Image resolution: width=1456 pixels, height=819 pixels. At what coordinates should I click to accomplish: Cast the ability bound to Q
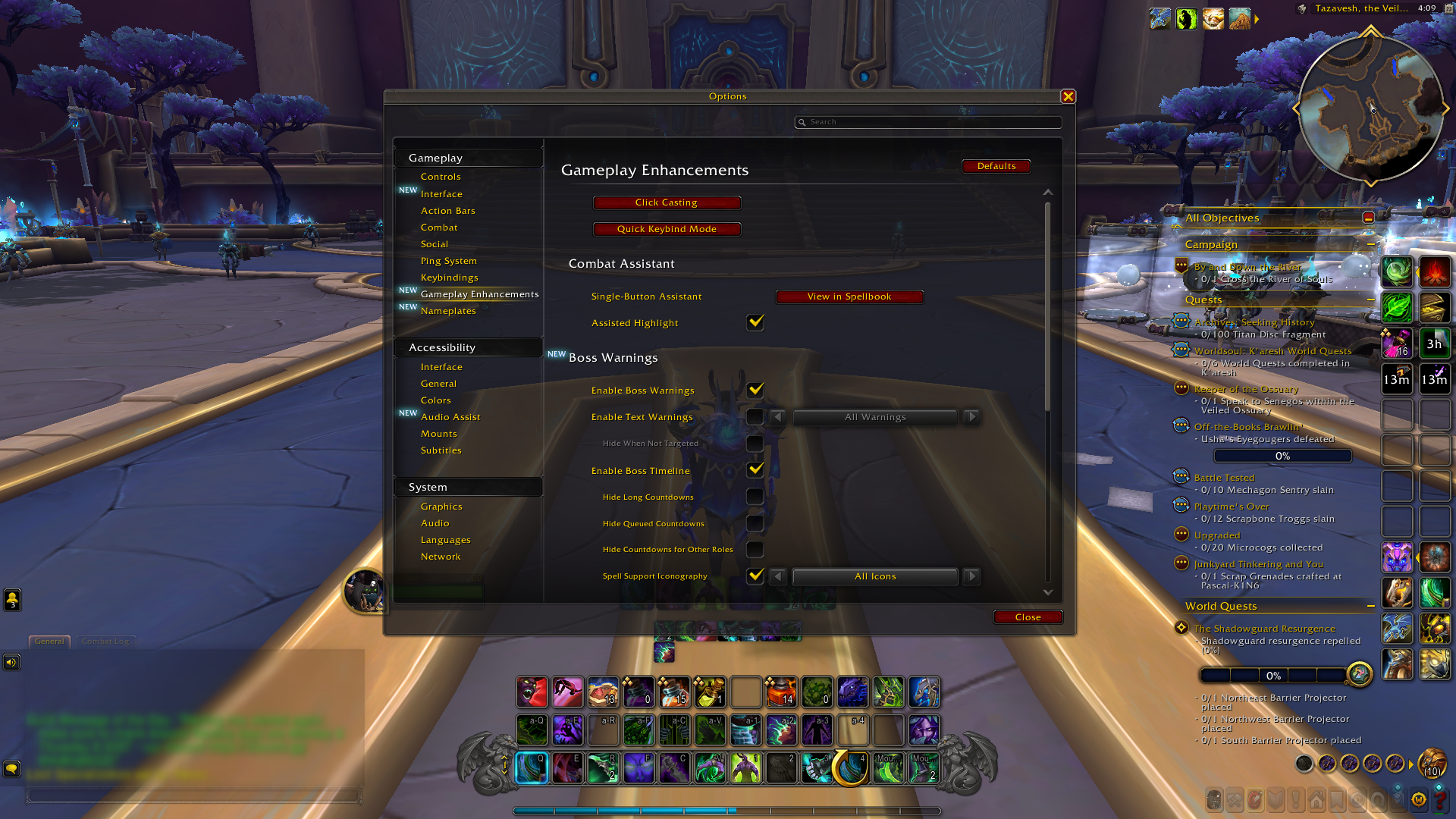[532, 767]
